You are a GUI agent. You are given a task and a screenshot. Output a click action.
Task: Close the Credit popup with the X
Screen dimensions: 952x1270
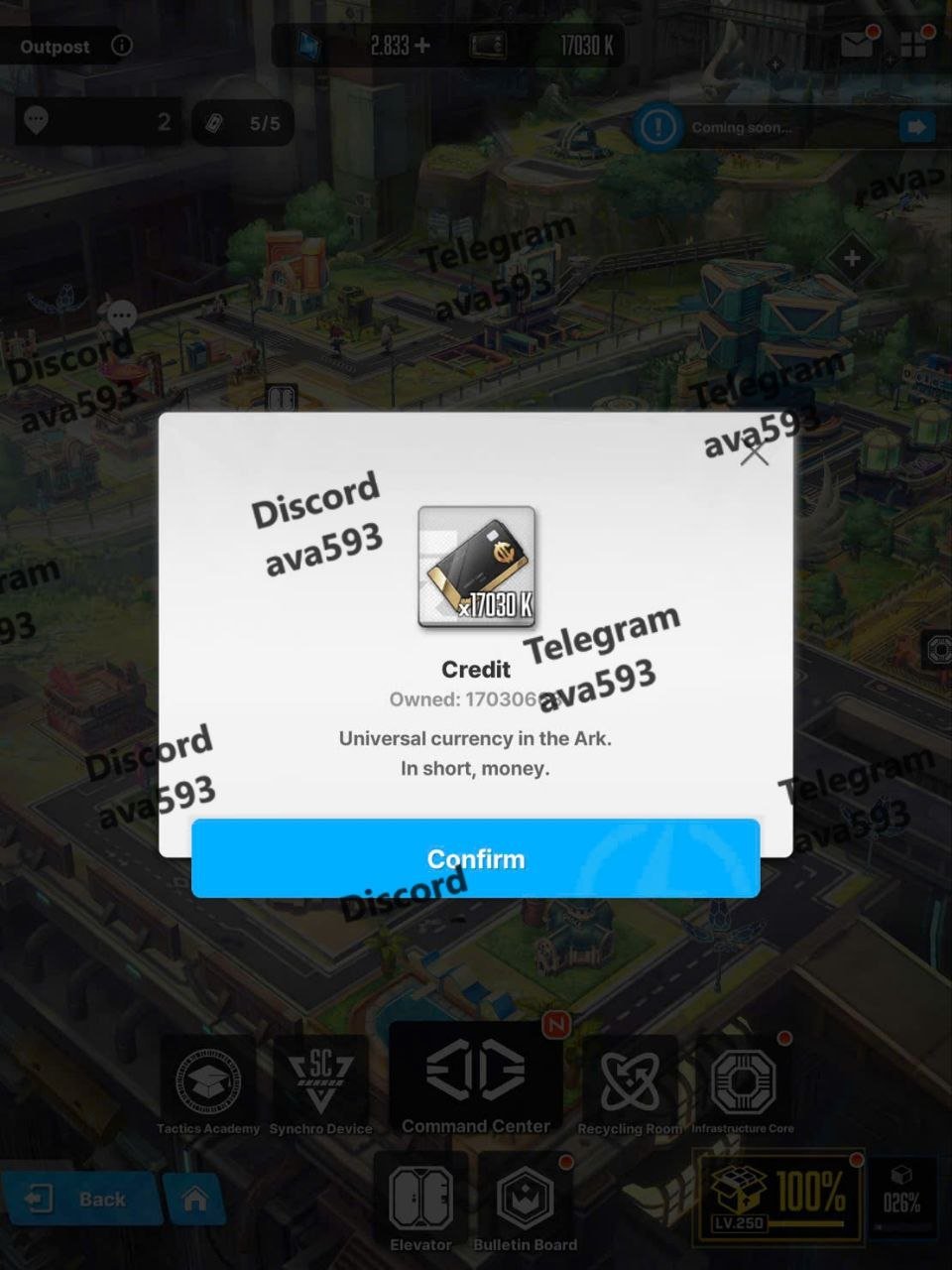tap(755, 453)
